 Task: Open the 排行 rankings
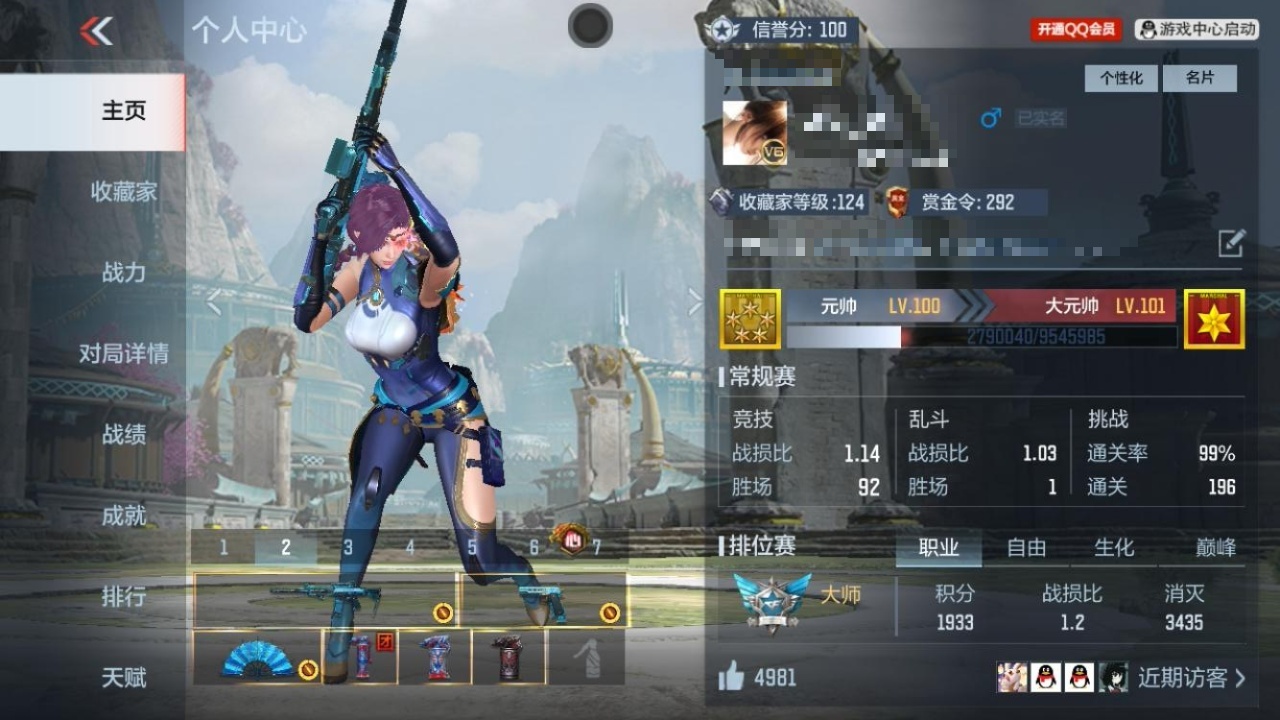(x=123, y=597)
